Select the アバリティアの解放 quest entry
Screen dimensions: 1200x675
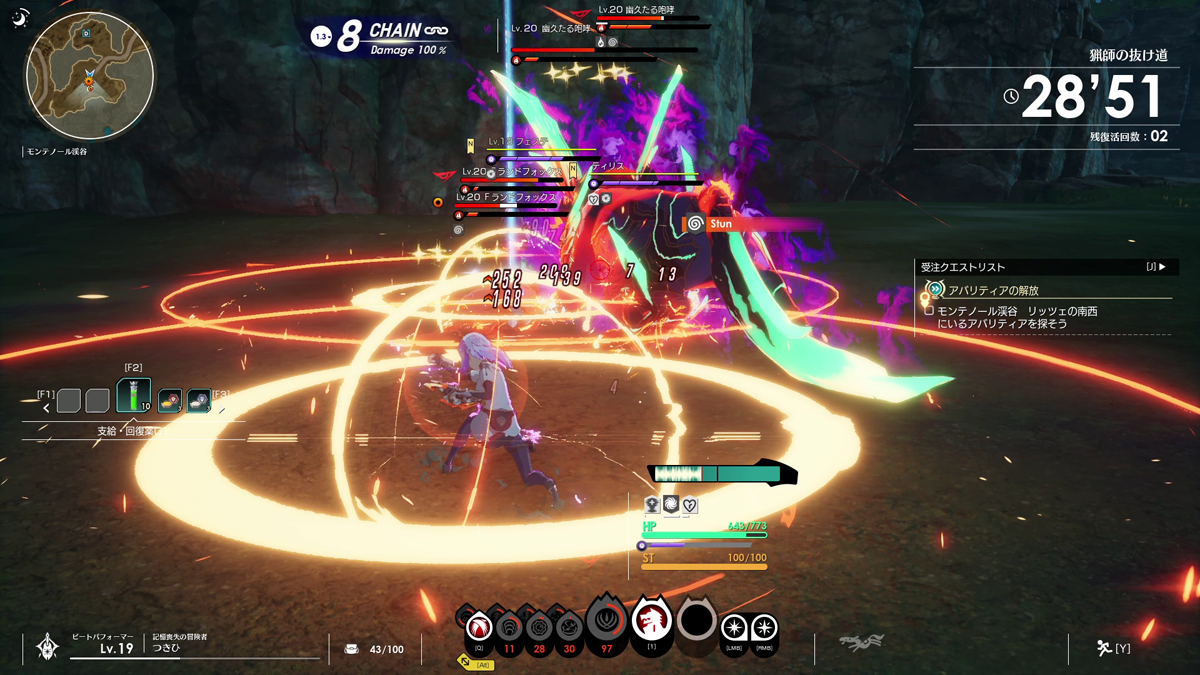tap(993, 290)
